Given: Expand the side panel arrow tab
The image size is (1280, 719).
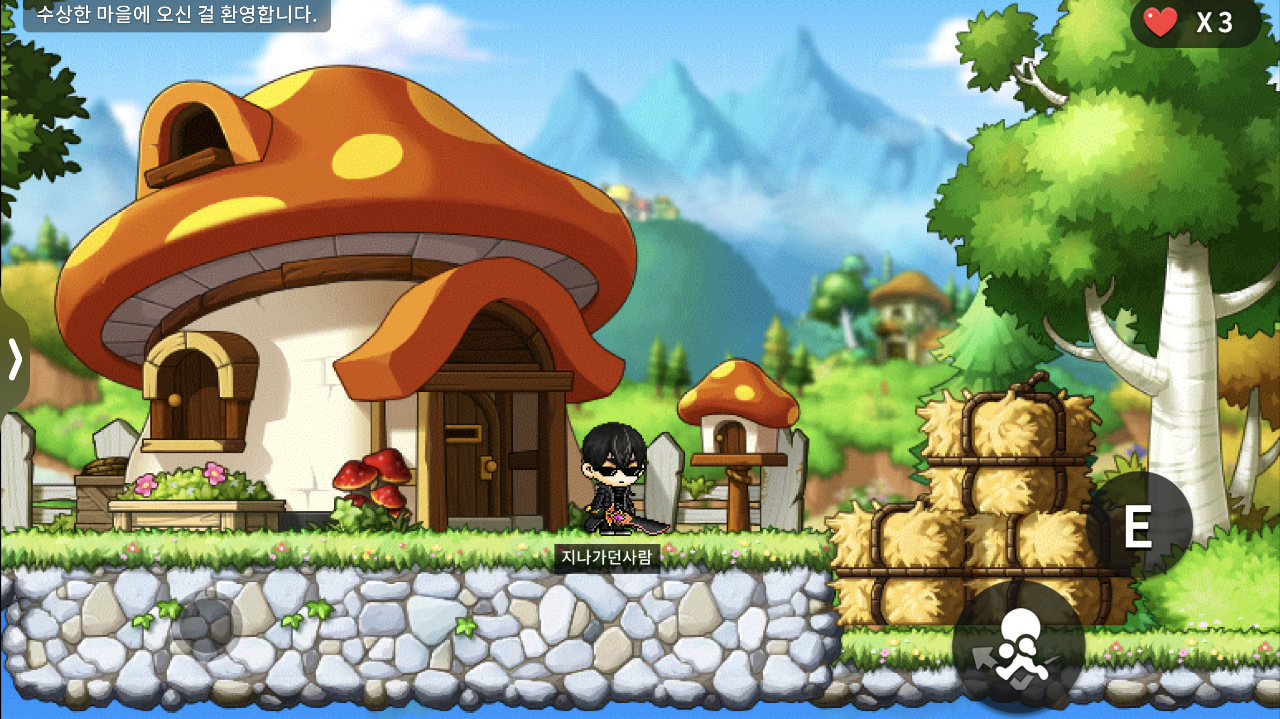Looking at the screenshot, I should [14, 359].
